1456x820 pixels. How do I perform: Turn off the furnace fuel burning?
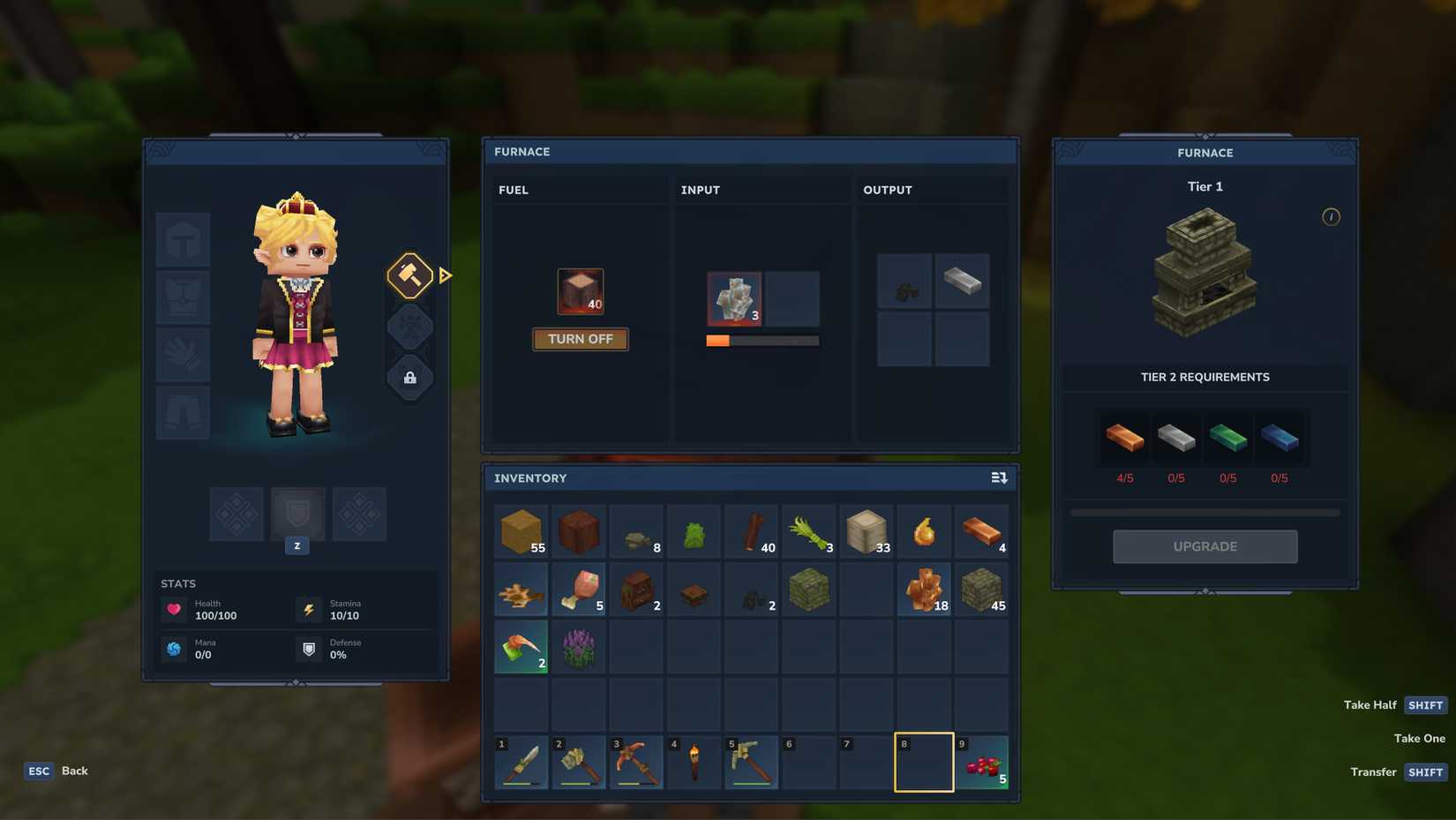click(x=580, y=339)
